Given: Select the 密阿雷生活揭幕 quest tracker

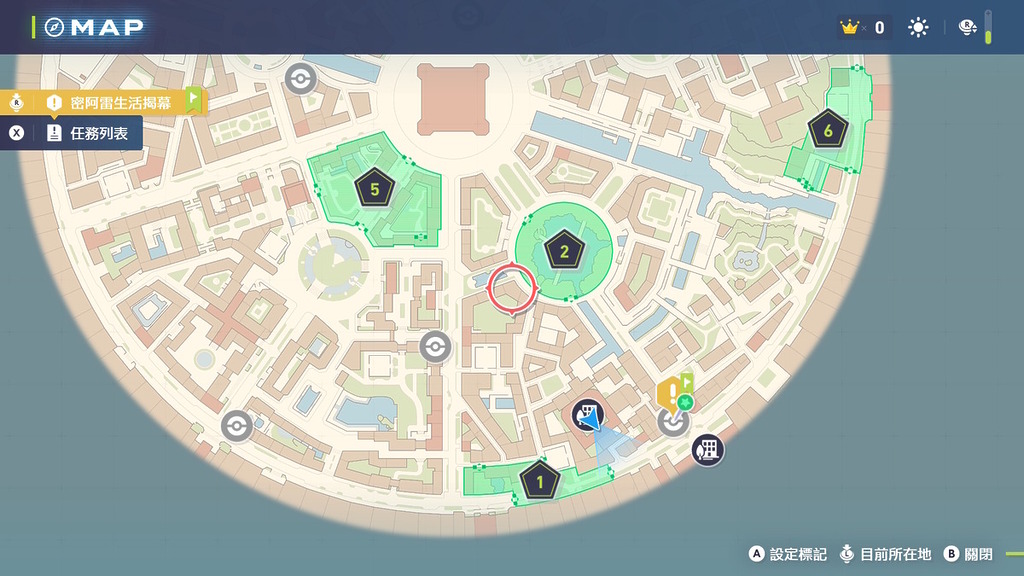Looking at the screenshot, I should (120, 102).
